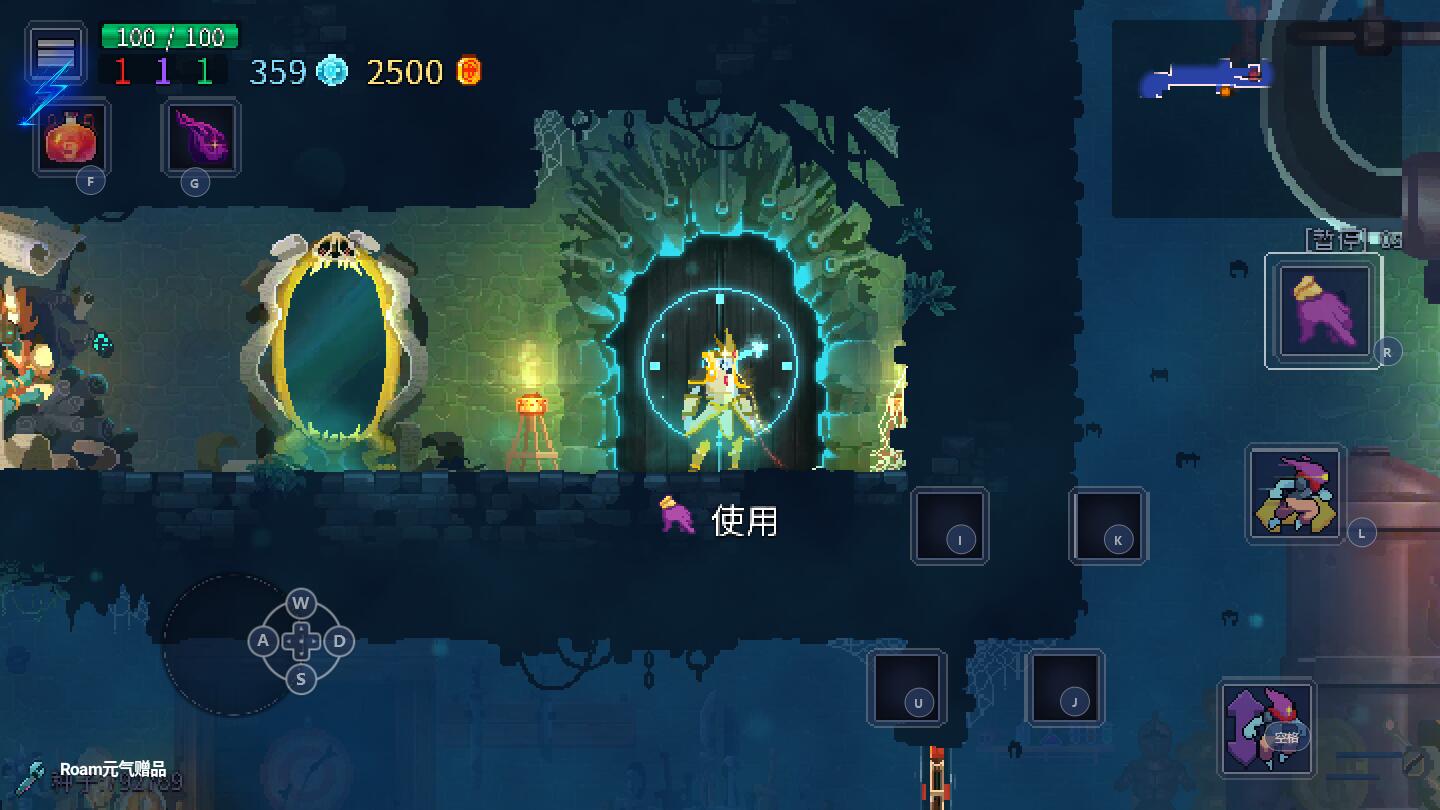Tap the glove icon beside the 使用 prompt
Image resolution: width=1440 pixels, height=810 pixels.
pyautogui.click(x=679, y=518)
